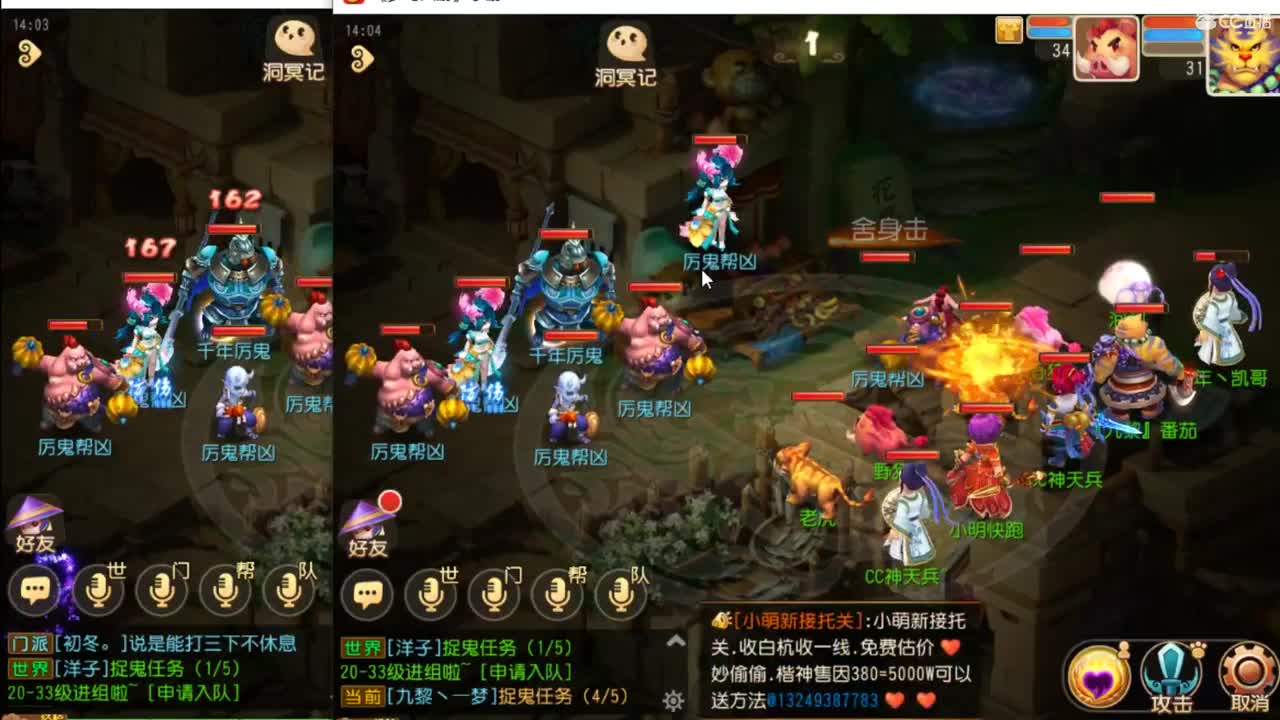Open the 好友 (Friends) straw-hat panel
The width and height of the screenshot is (1280, 720).
point(371,532)
